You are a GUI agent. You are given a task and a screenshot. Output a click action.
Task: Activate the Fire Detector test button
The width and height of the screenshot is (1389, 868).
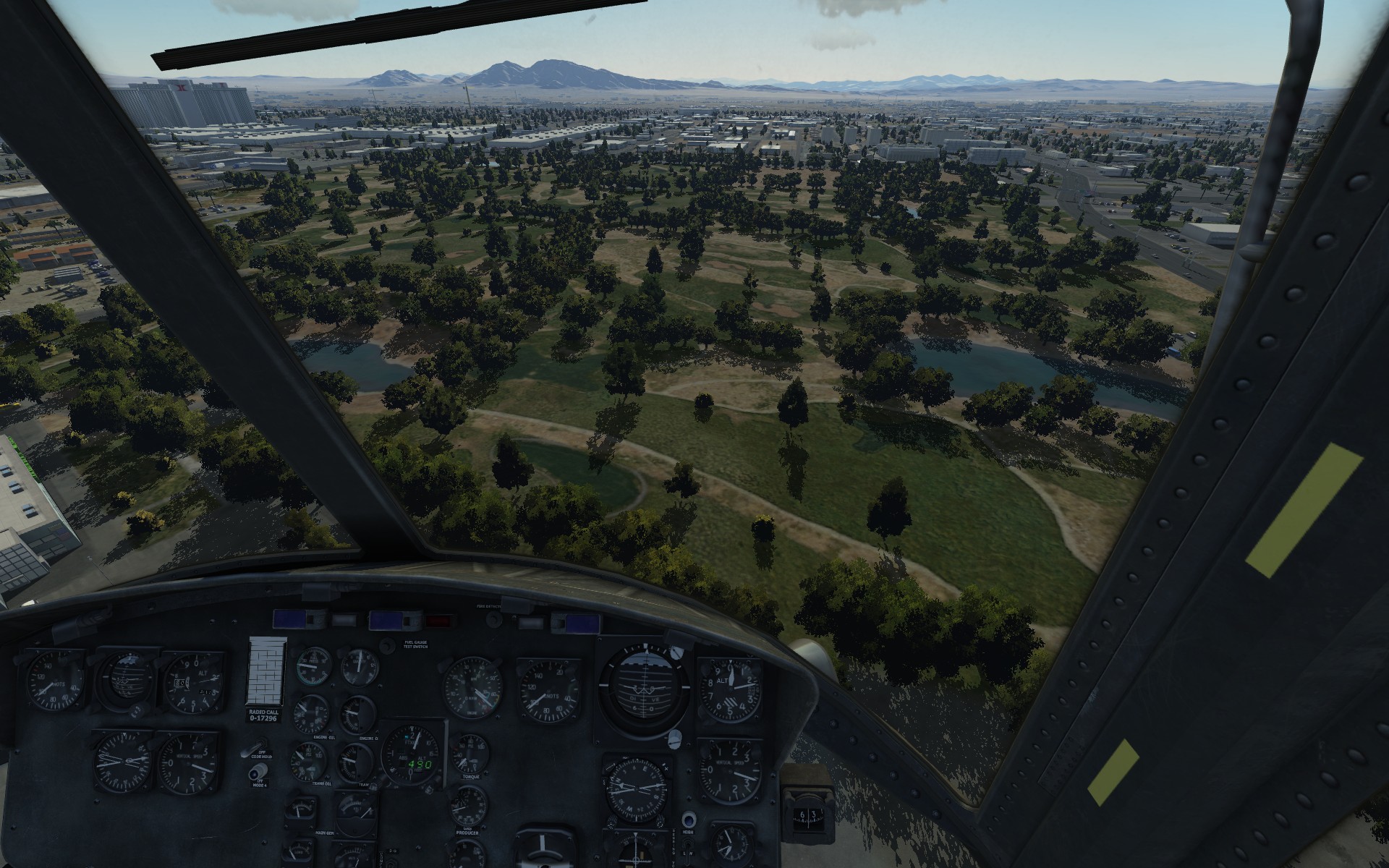494,619
